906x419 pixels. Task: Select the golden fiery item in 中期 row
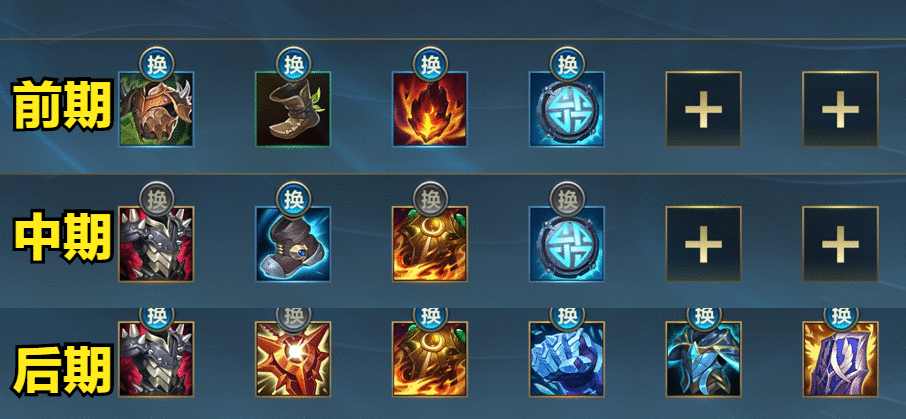click(430, 244)
